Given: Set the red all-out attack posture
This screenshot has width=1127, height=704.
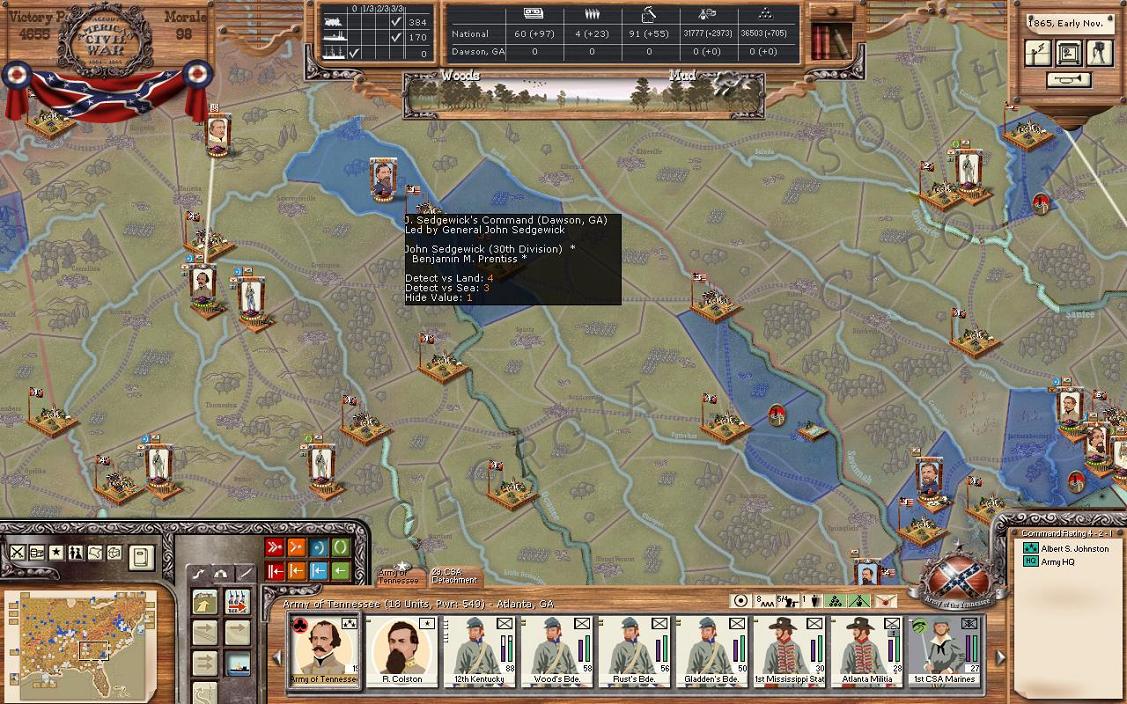Looking at the screenshot, I should [x=275, y=548].
